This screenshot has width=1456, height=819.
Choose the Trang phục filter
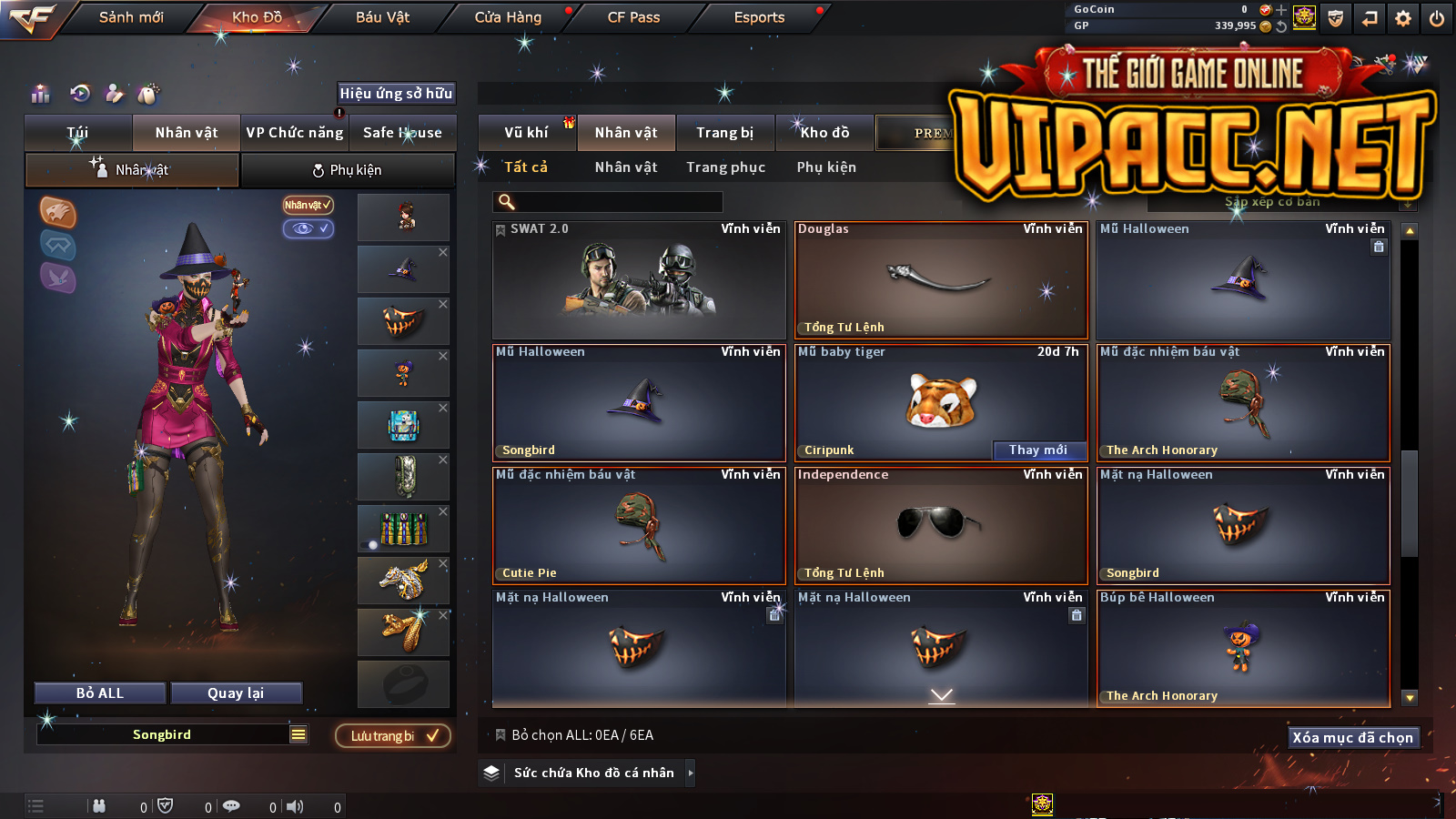tap(725, 167)
